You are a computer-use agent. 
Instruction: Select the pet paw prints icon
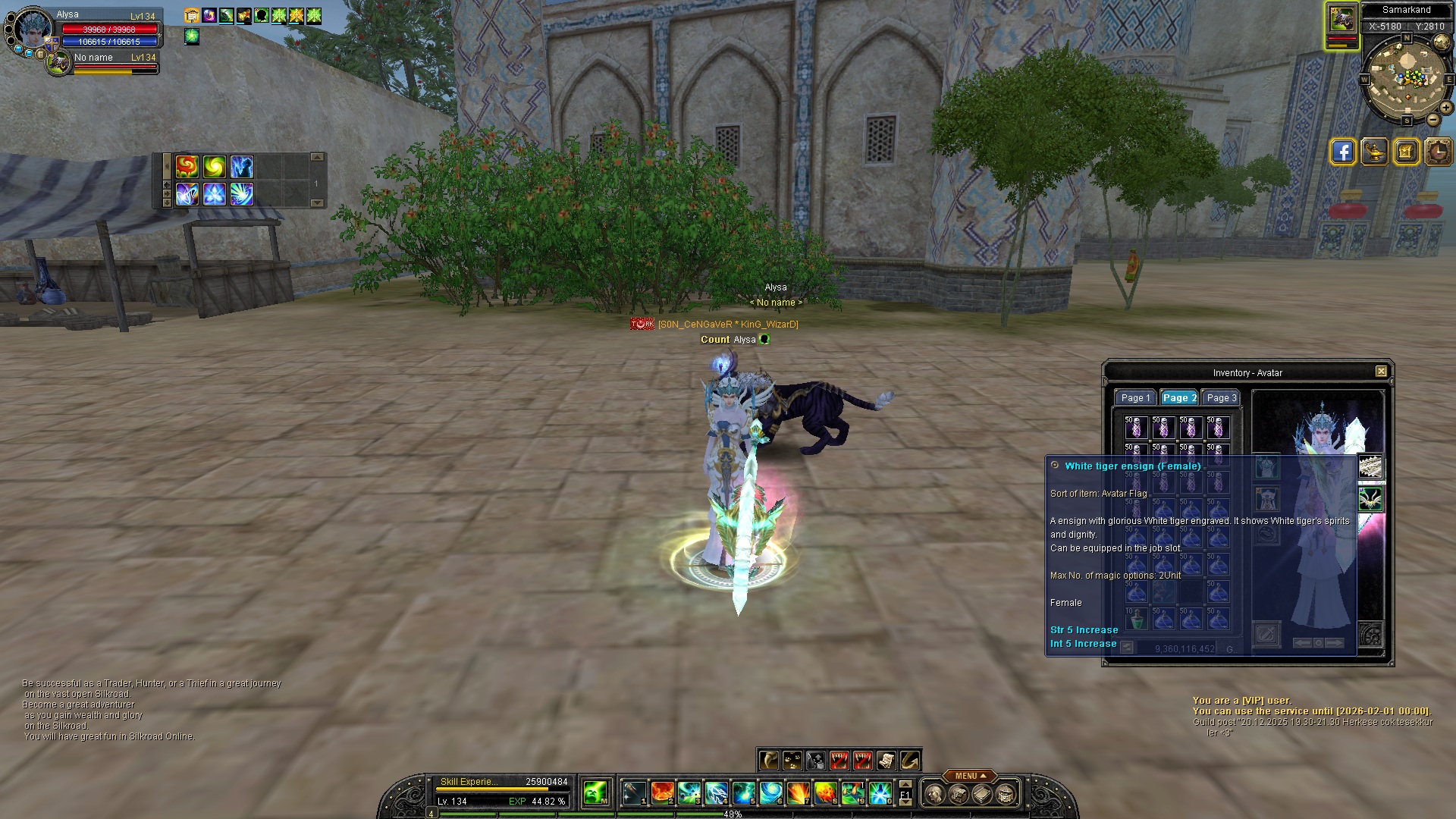(792, 760)
